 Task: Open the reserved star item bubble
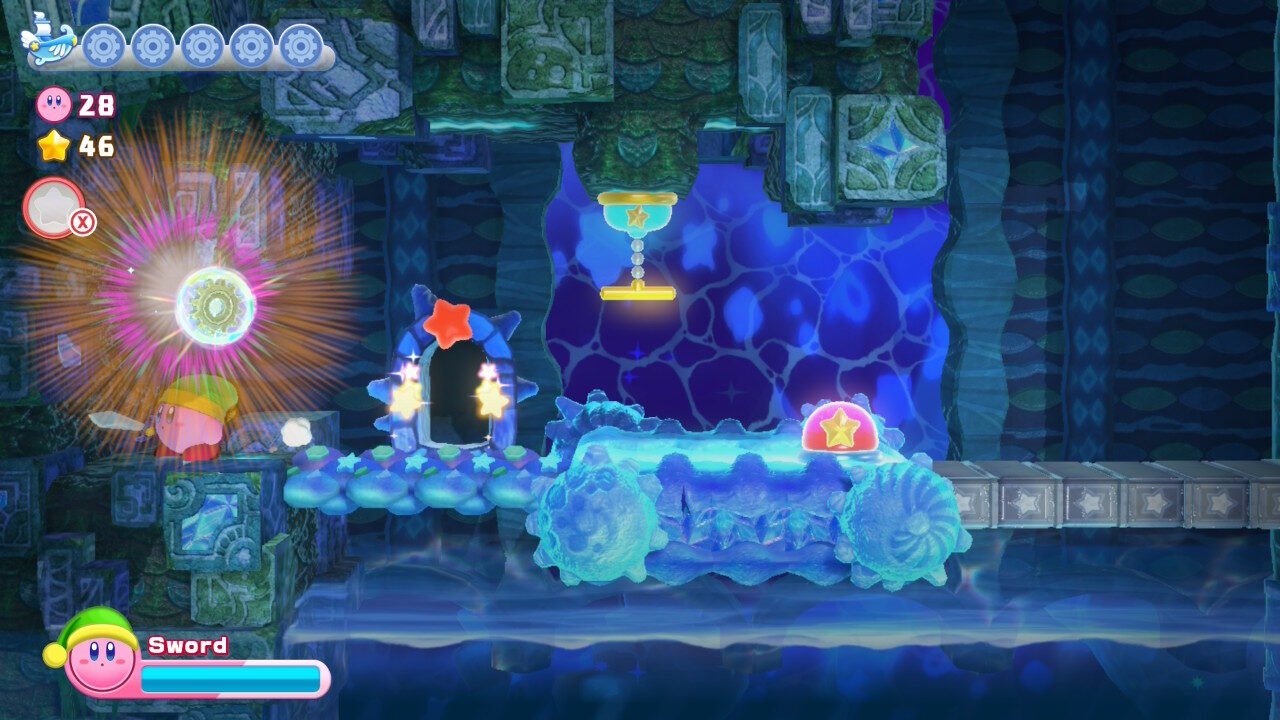[53, 208]
